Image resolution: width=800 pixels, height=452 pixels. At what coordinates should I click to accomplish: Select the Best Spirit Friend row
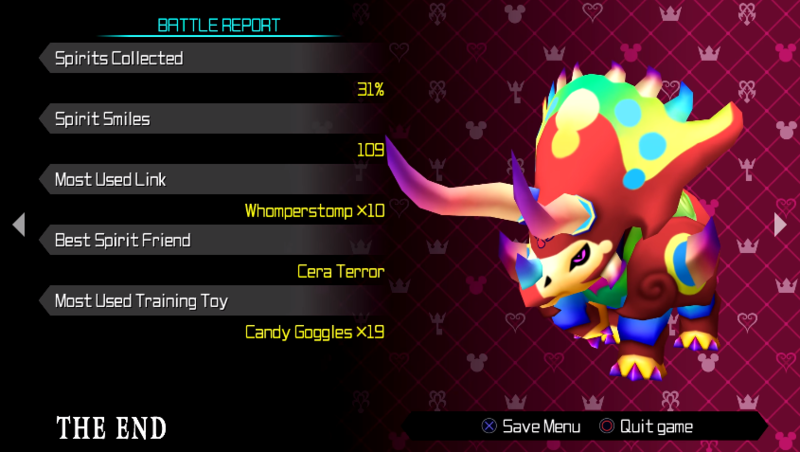coord(200,240)
